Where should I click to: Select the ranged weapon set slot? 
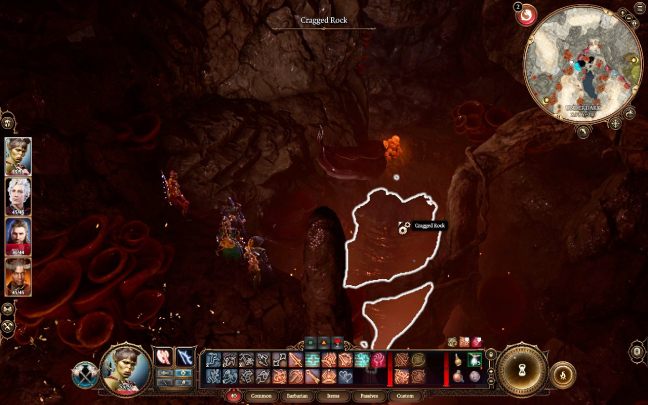[x=185, y=357]
